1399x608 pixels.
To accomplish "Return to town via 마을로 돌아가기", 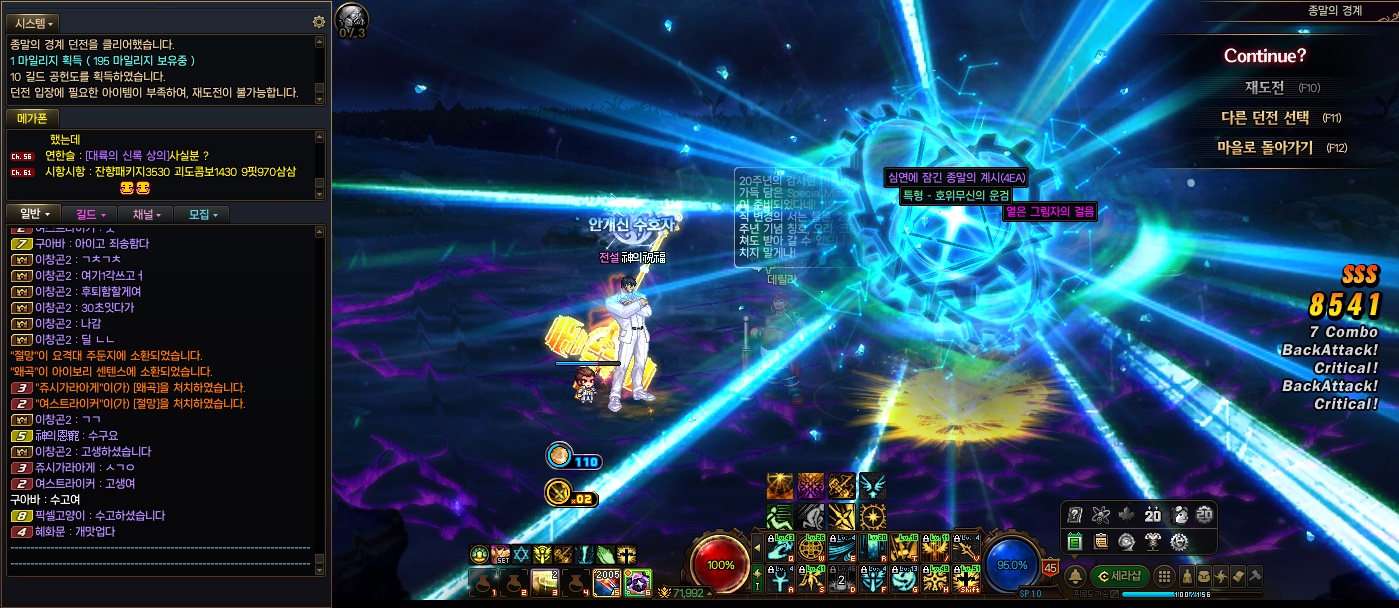I will pos(1264,147).
